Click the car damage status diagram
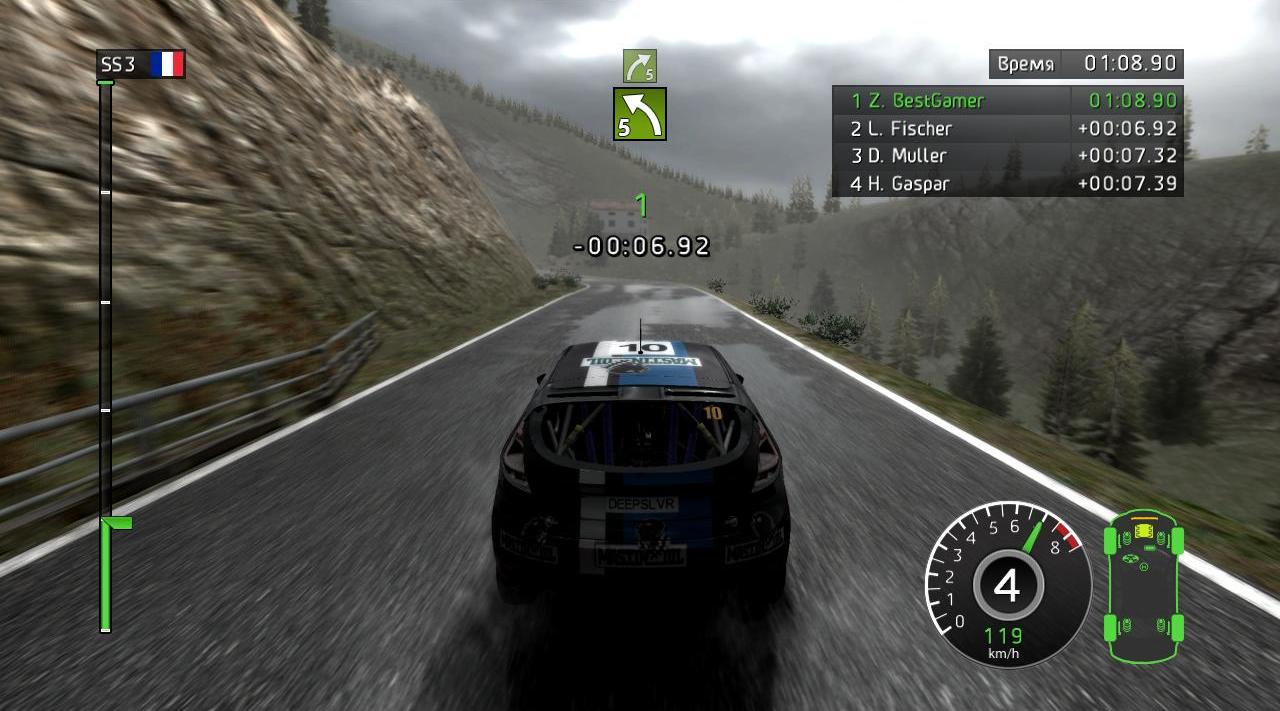 (x=1144, y=585)
